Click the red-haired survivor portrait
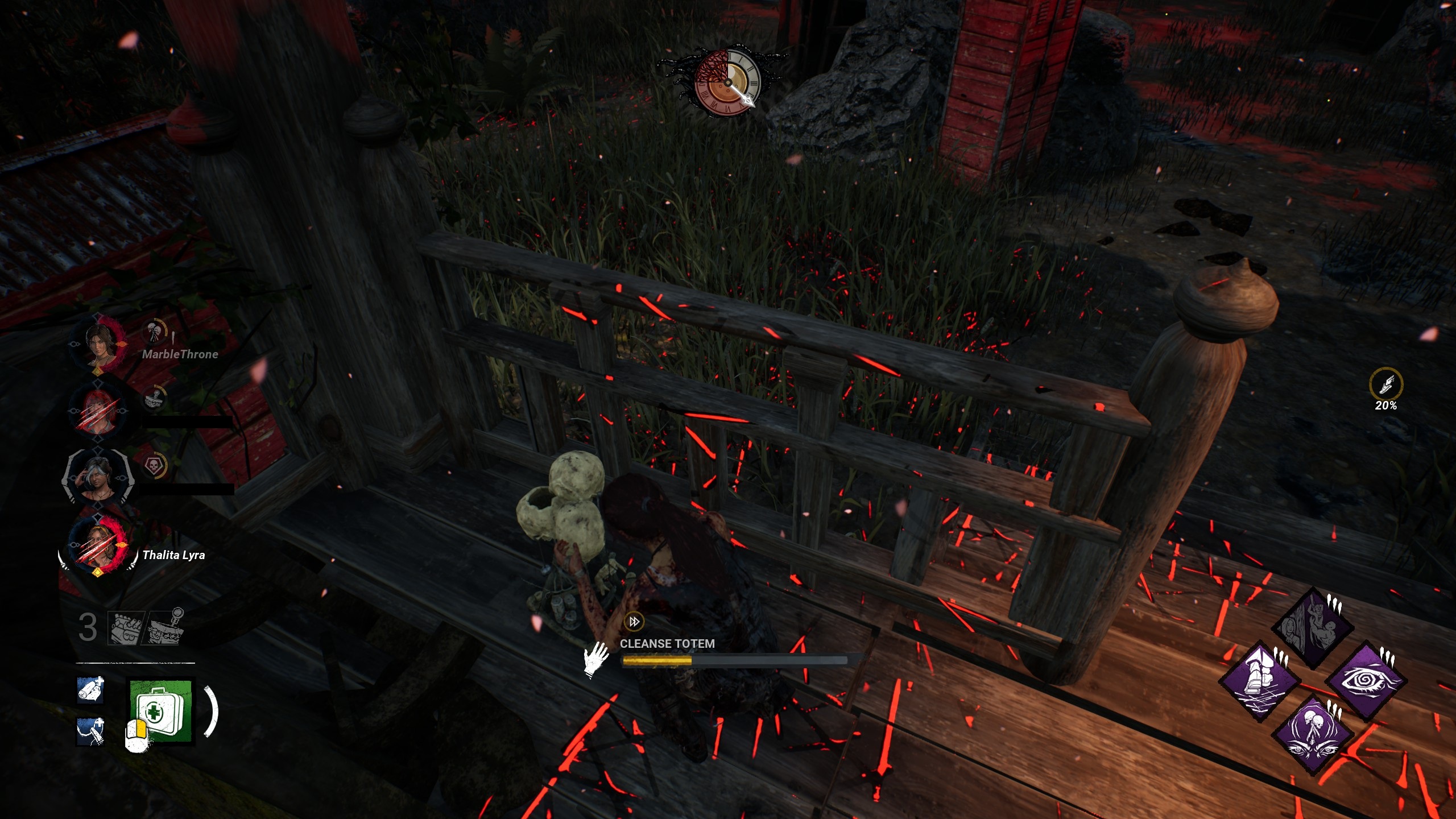 (x=98, y=409)
